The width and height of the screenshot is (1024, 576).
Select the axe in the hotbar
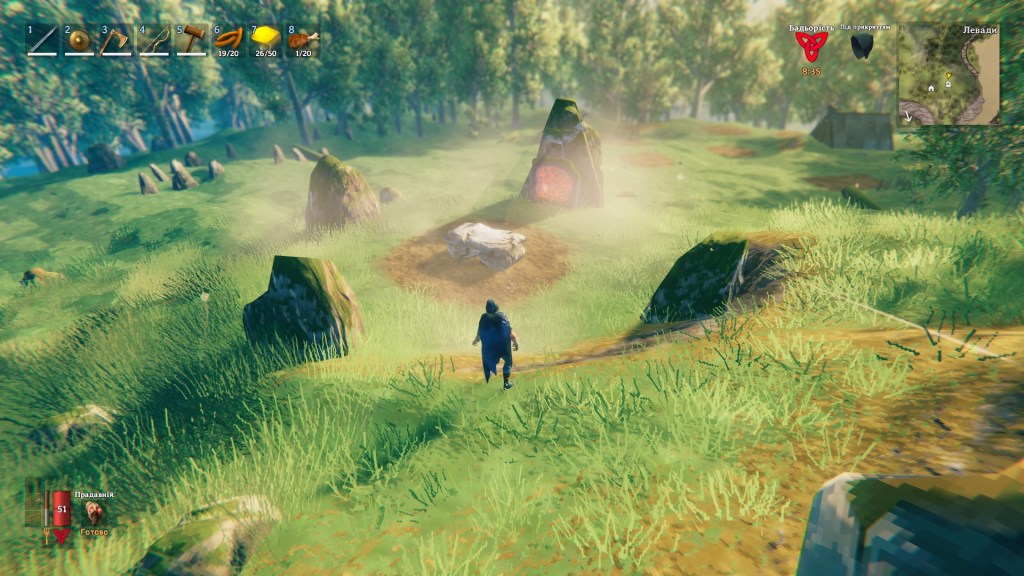click(x=116, y=41)
